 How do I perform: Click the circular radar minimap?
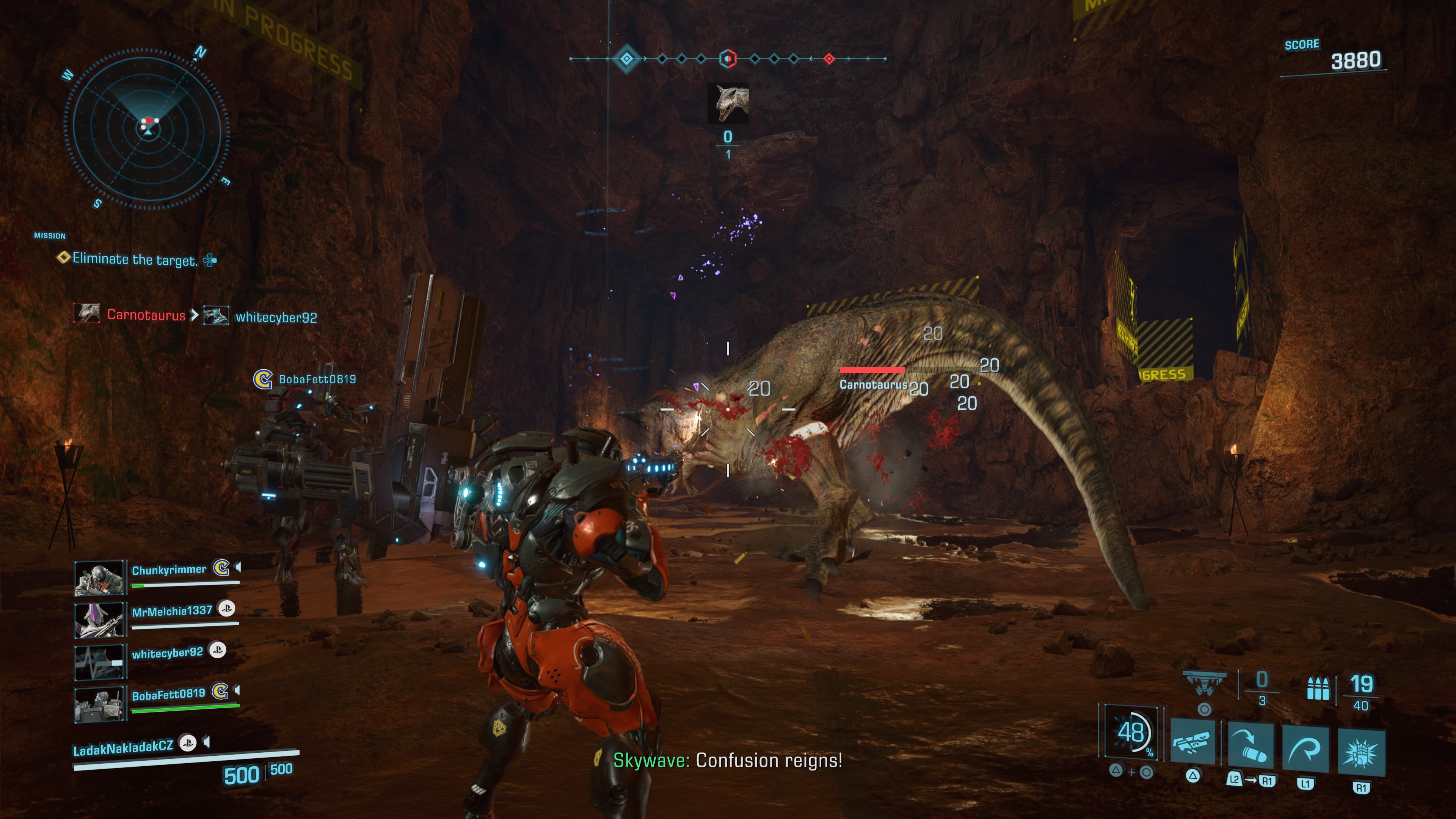[147, 129]
